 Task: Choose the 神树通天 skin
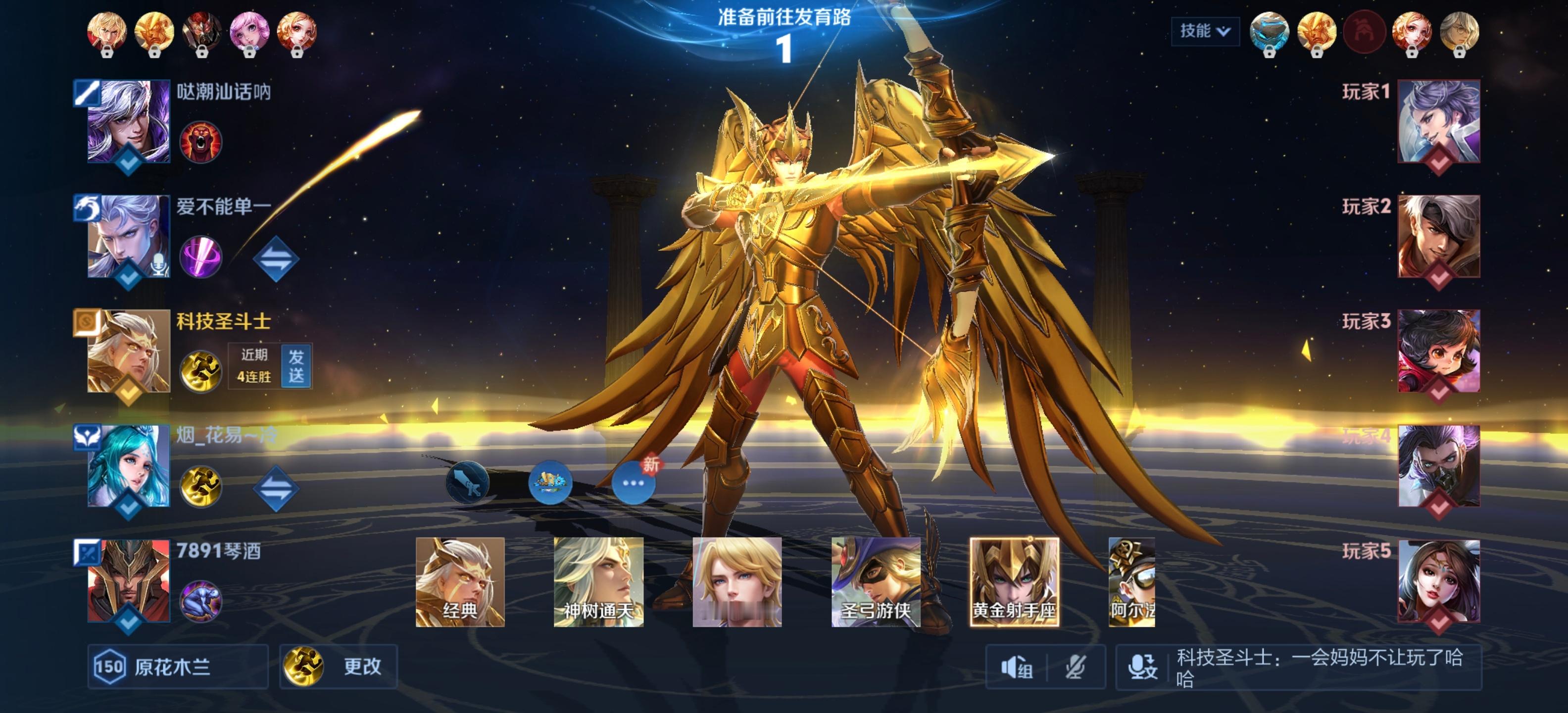click(x=598, y=581)
